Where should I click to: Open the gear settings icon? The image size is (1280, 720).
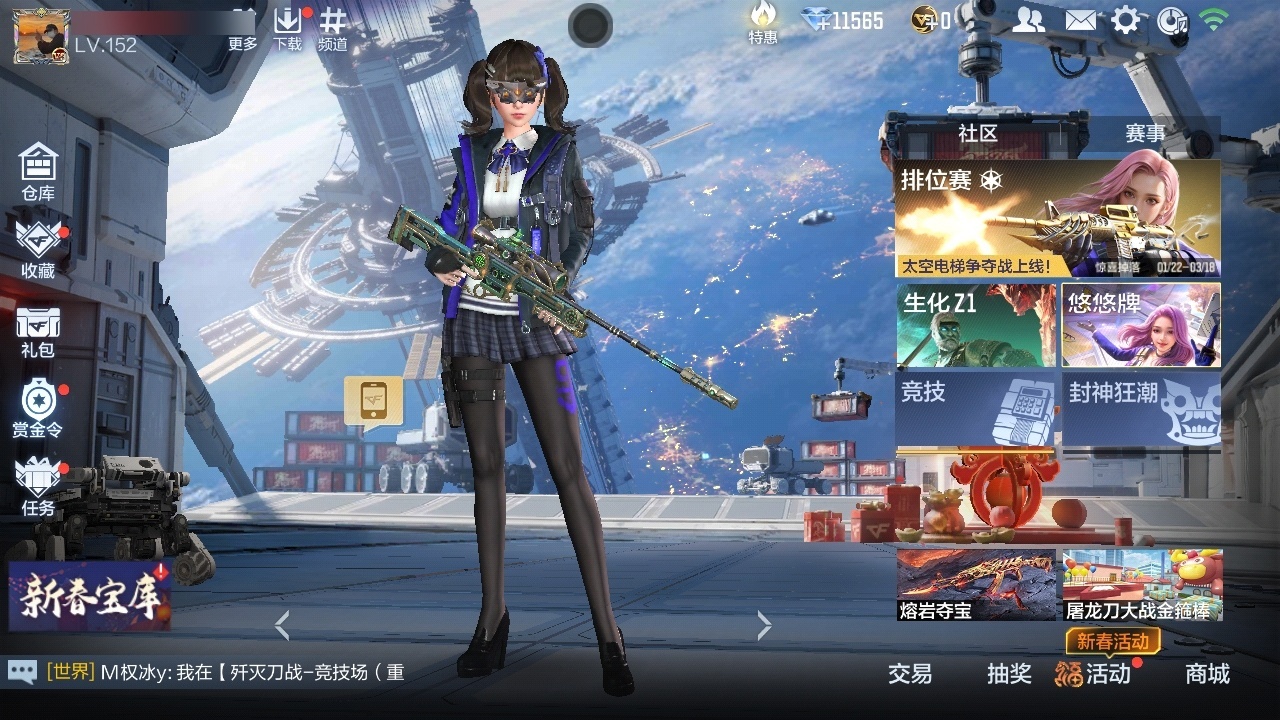pyautogui.click(x=1125, y=20)
